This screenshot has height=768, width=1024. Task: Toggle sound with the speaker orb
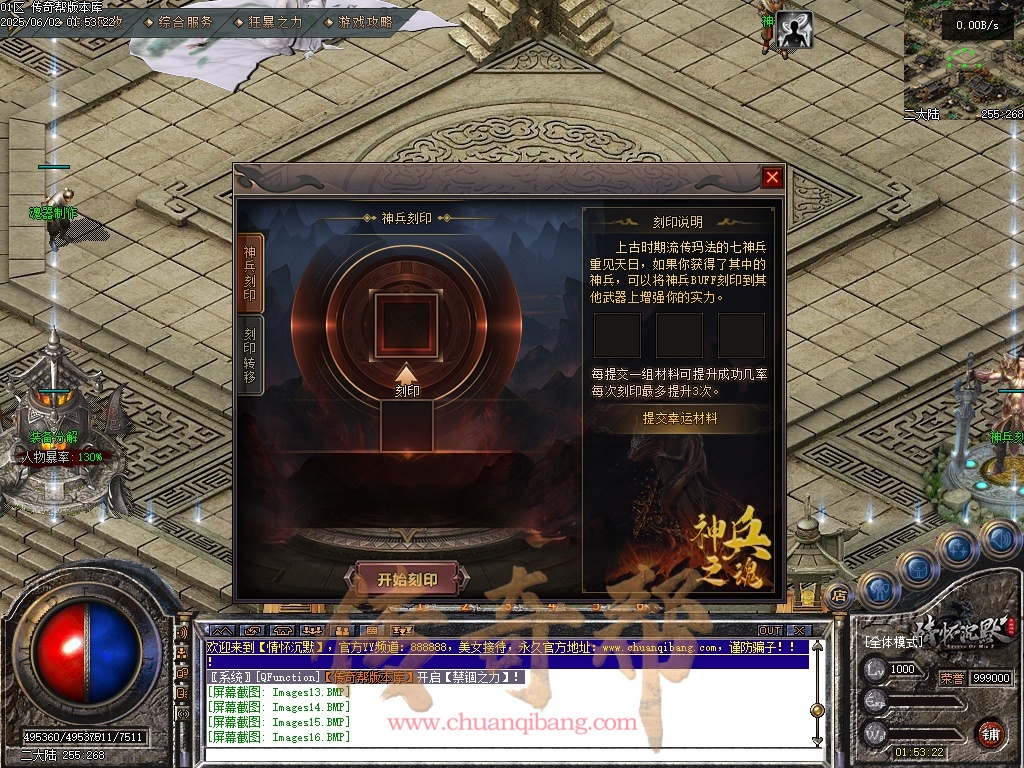tap(999, 540)
